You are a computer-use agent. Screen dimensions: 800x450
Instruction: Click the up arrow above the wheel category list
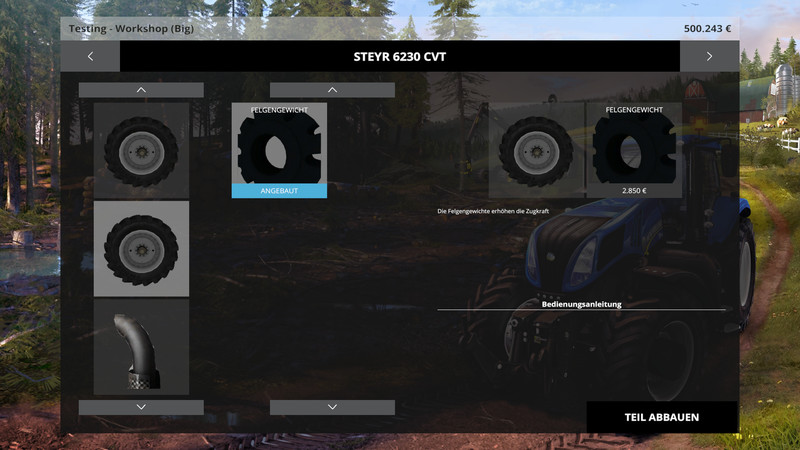tap(141, 90)
